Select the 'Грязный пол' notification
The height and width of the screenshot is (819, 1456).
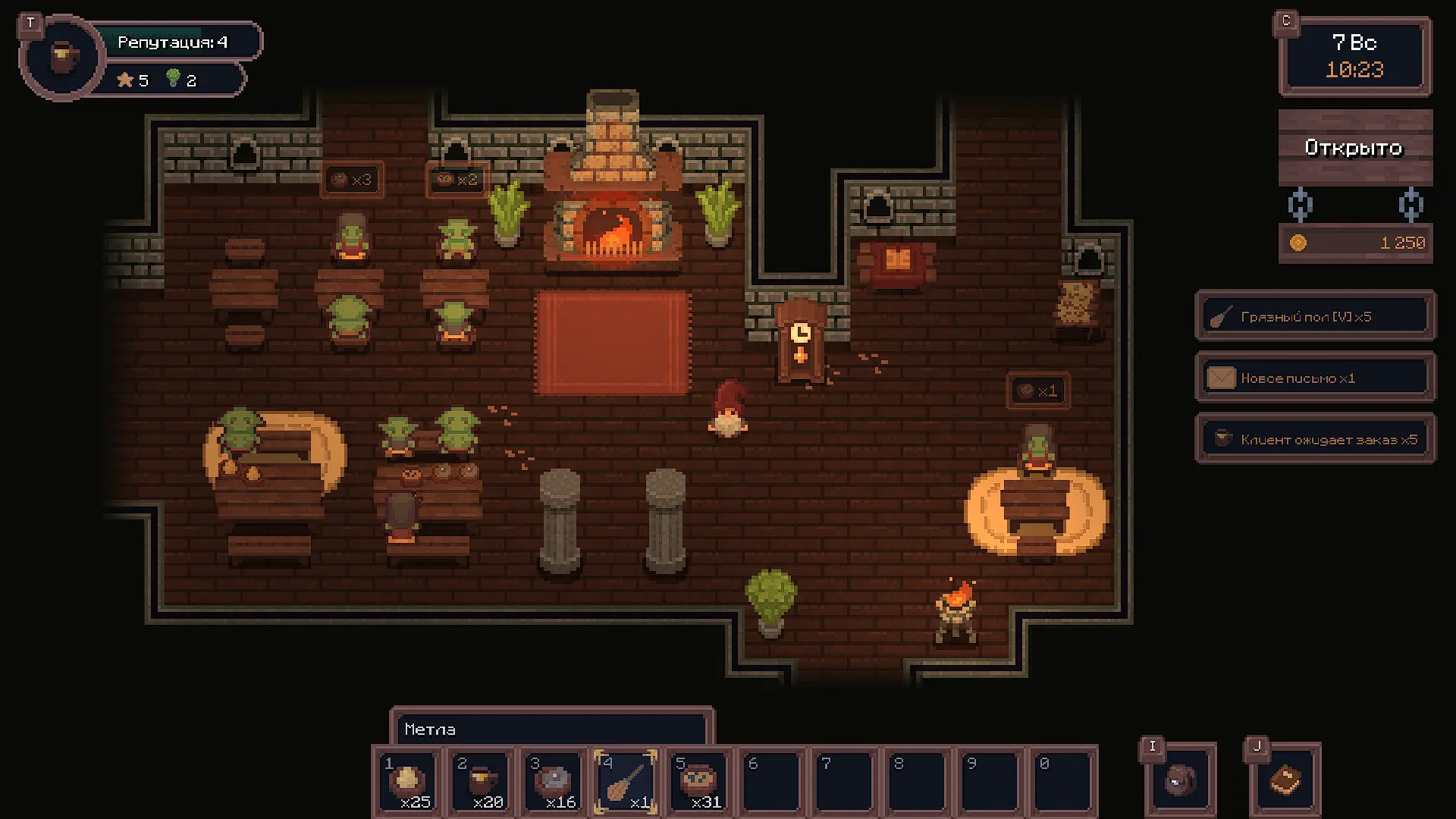point(1315,317)
